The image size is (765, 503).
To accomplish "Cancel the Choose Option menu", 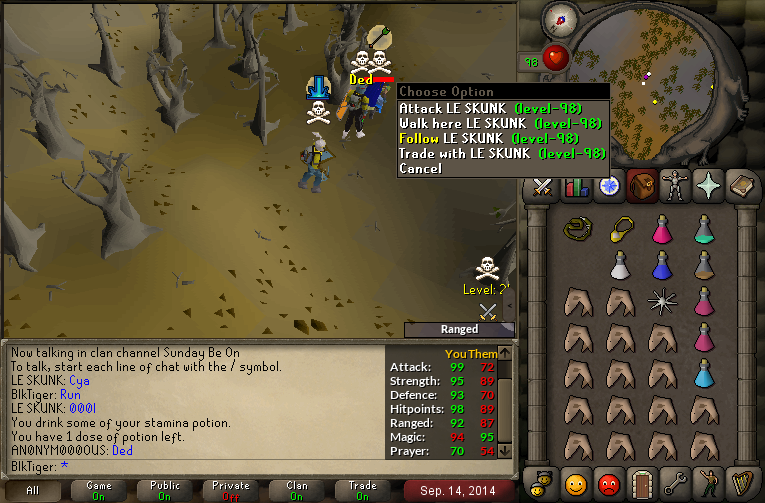I will [x=420, y=168].
